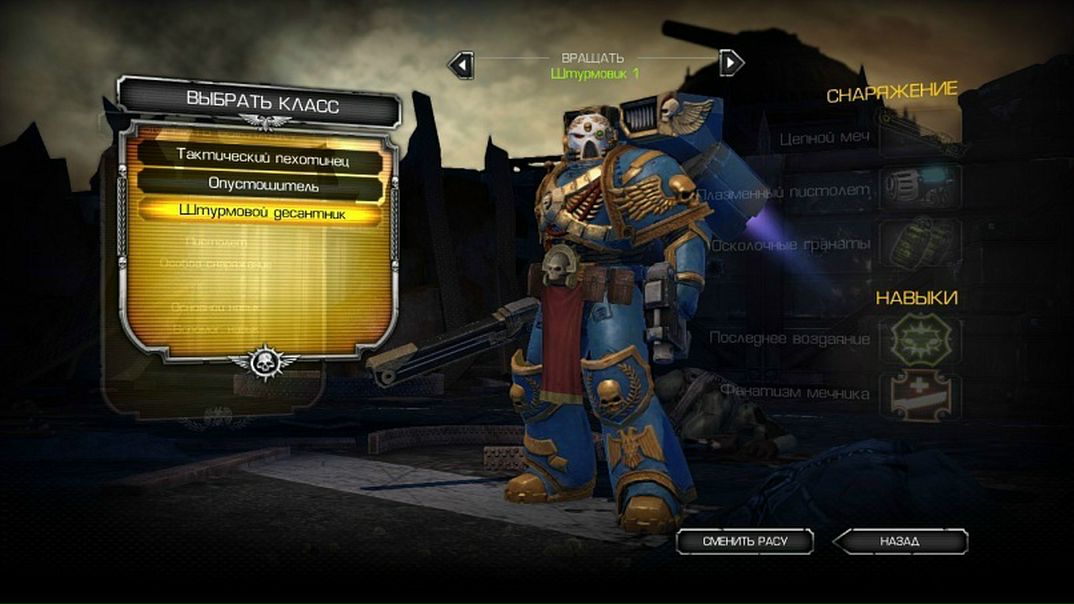Rotate character with the left arrow
1074x604 pixels.
pos(460,65)
